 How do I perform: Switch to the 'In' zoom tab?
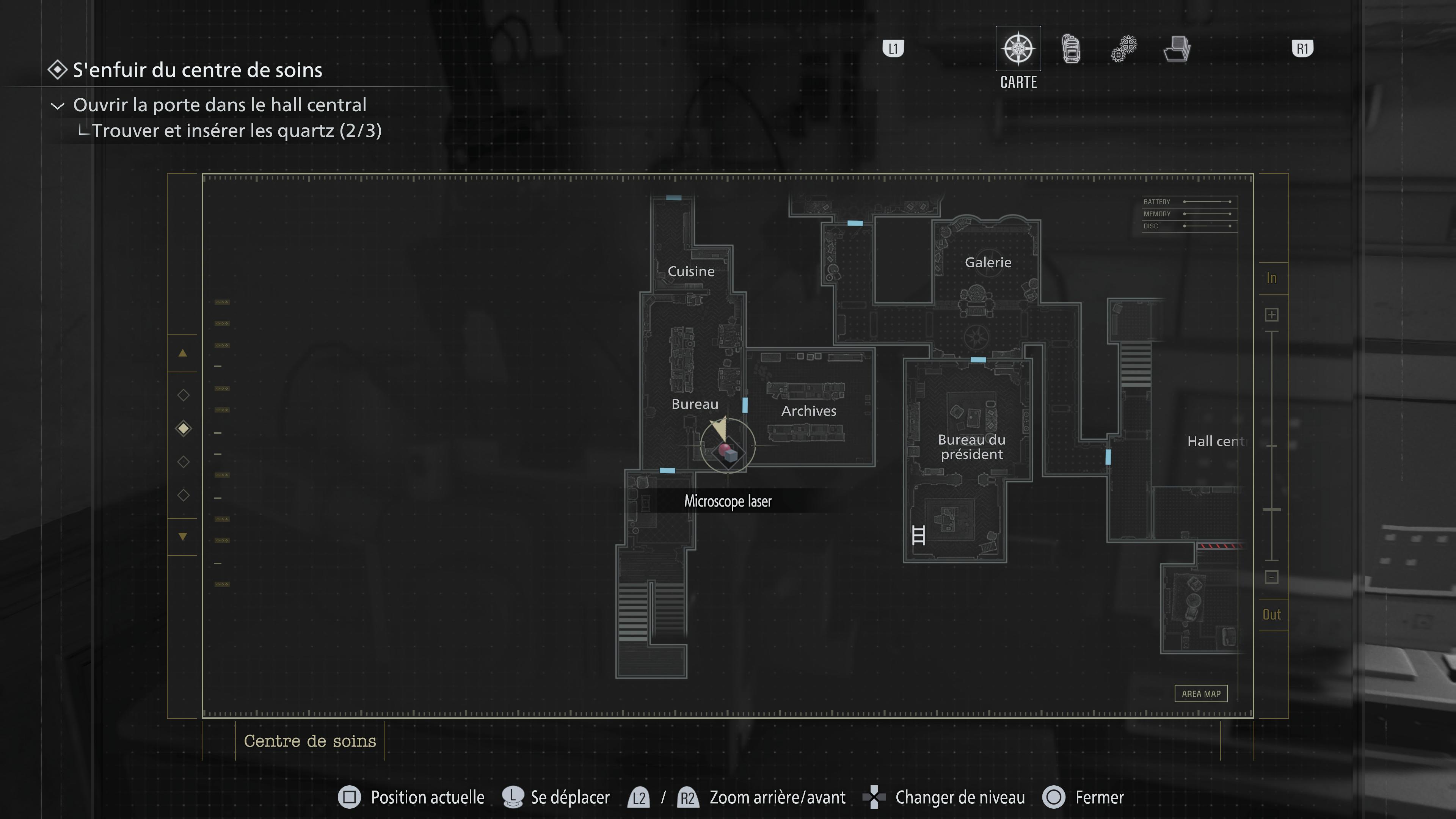(x=1272, y=278)
